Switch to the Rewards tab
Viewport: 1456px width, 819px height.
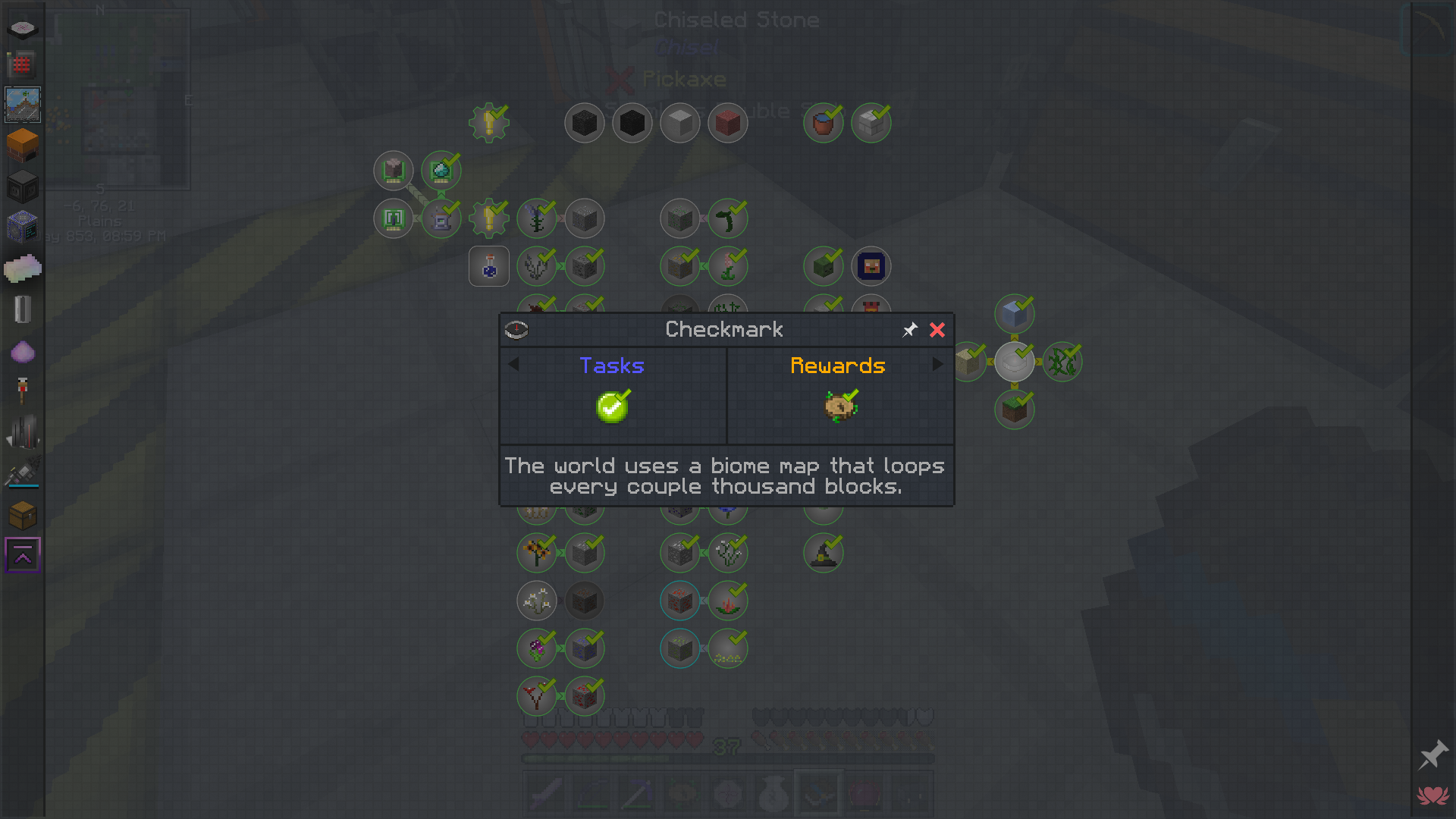coord(838,366)
